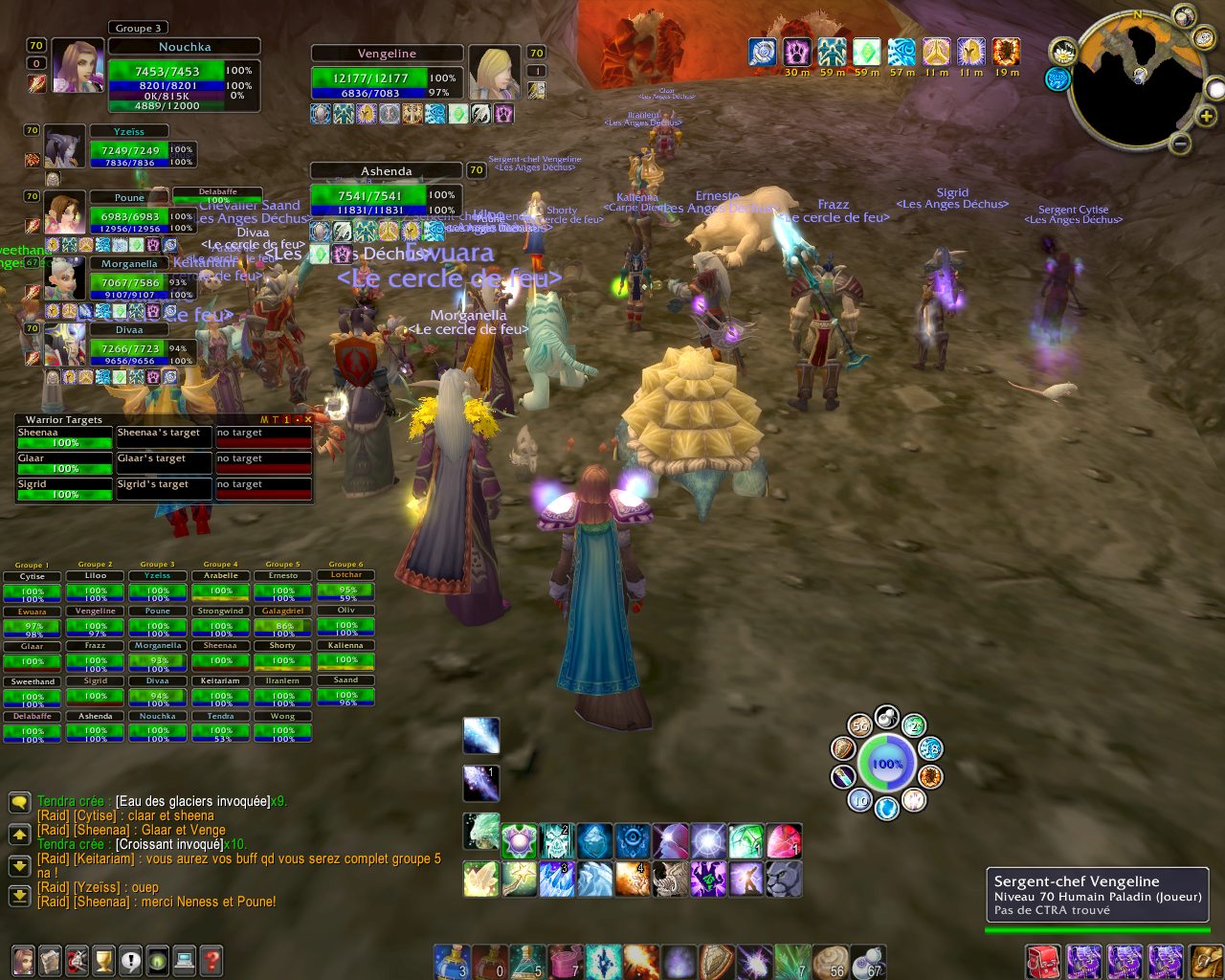Select Nouchka's player portrait
Viewport: 1225px width, 980px height.
(x=77, y=66)
